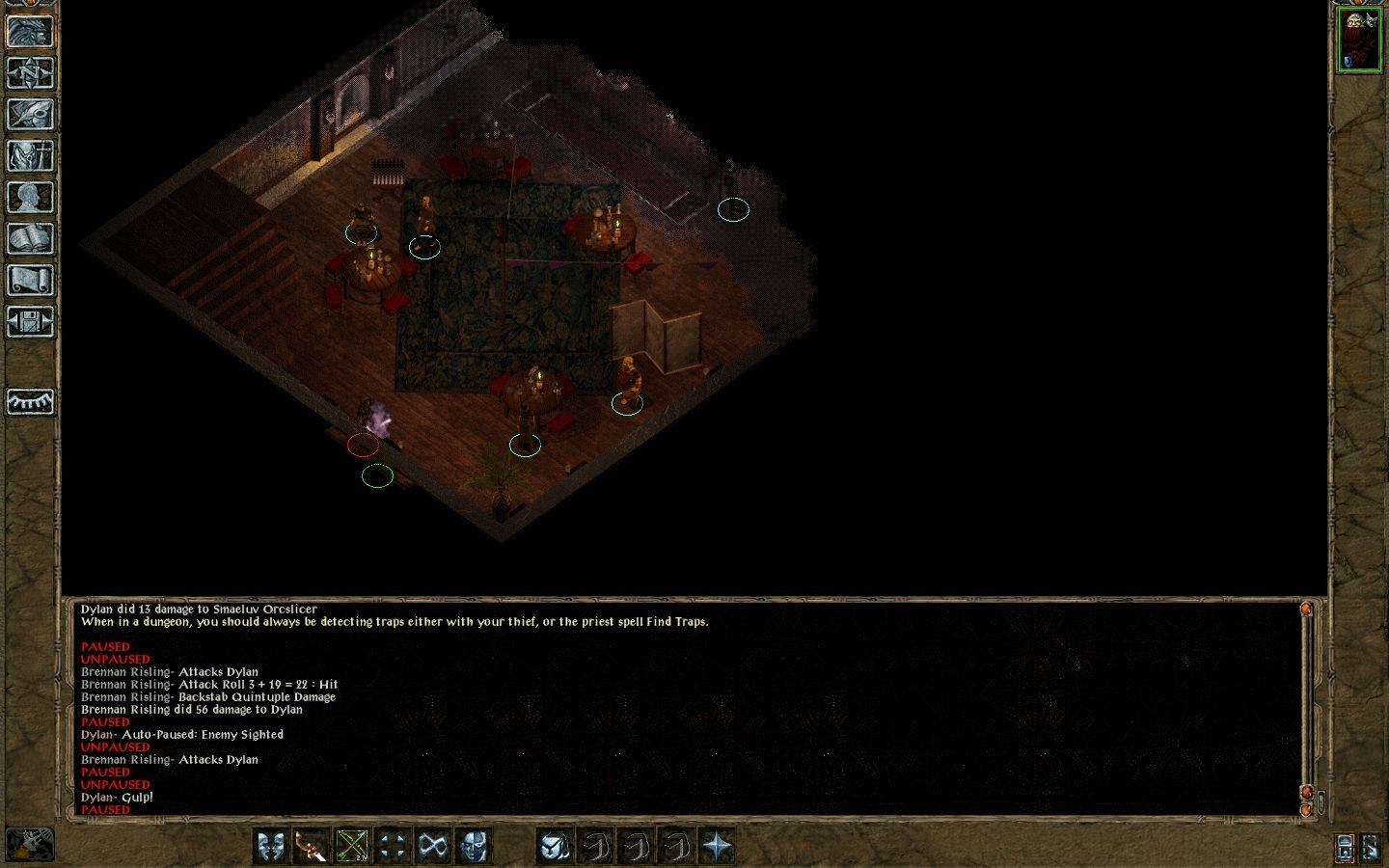Image resolution: width=1389 pixels, height=868 pixels.
Task: Open the Inventory screen
Action: point(31,155)
